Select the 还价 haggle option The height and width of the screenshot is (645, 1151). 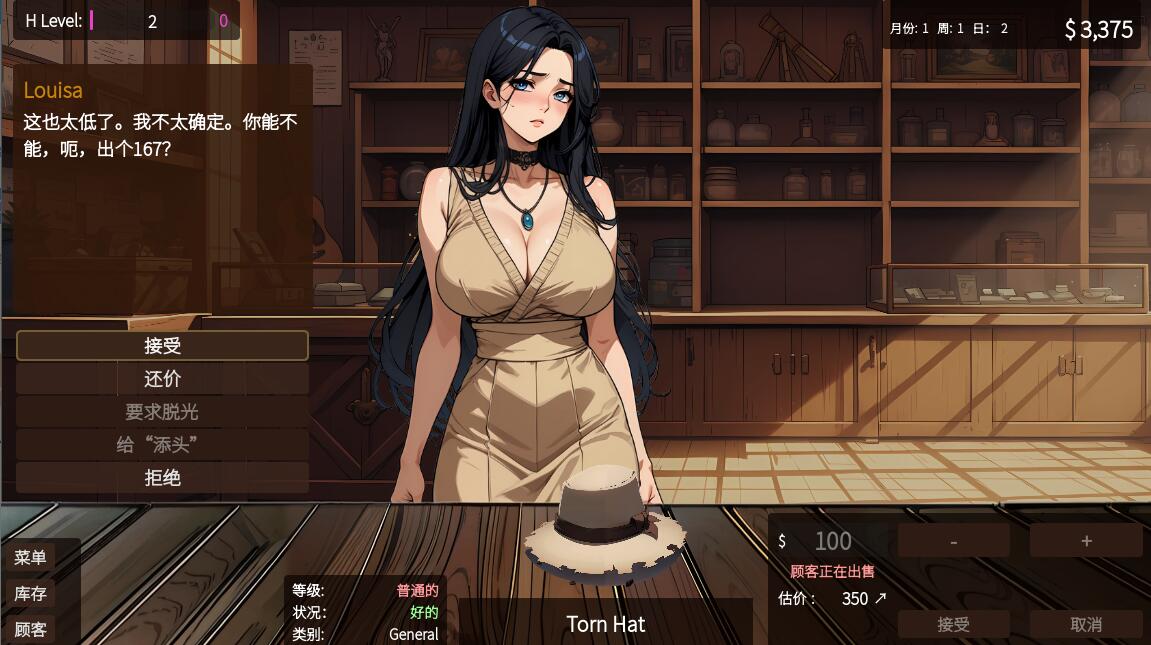(x=162, y=379)
